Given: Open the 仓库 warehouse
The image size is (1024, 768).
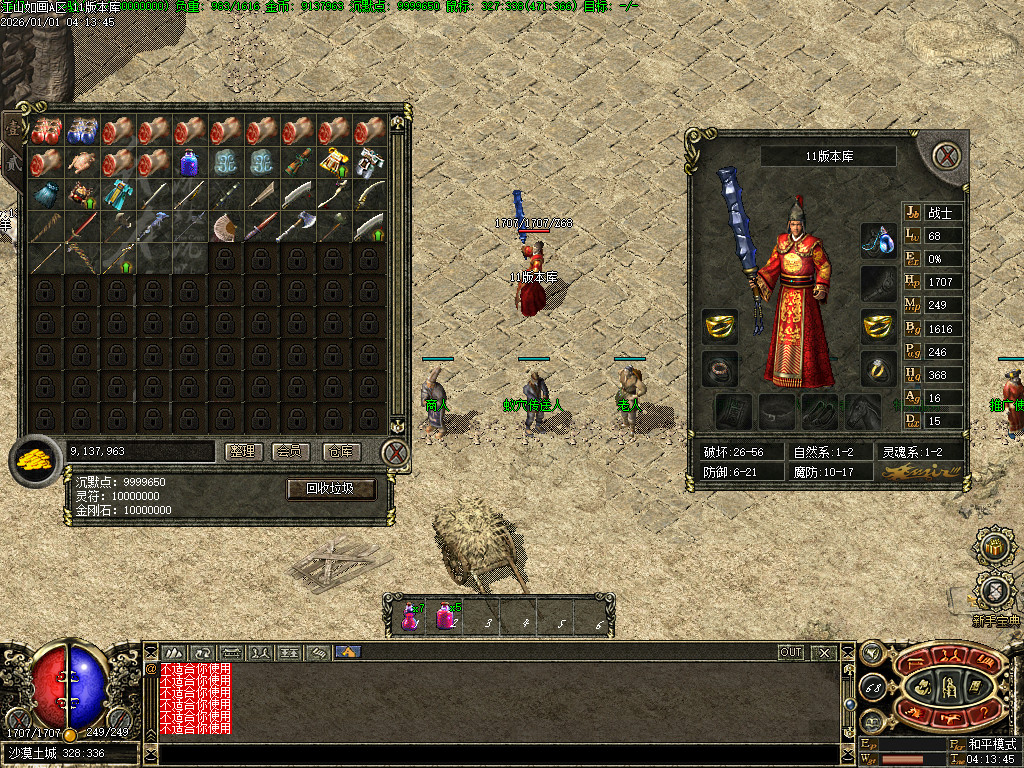Looking at the screenshot, I should (x=340, y=452).
